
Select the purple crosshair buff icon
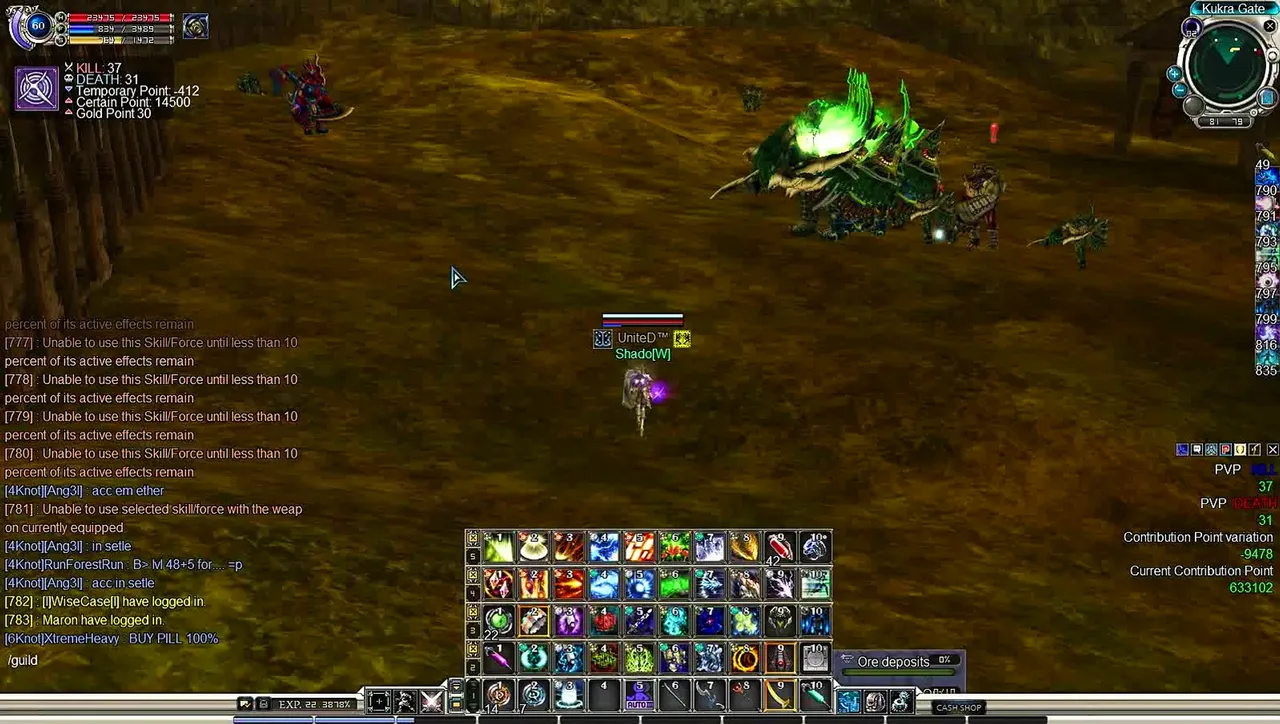[x=37, y=89]
